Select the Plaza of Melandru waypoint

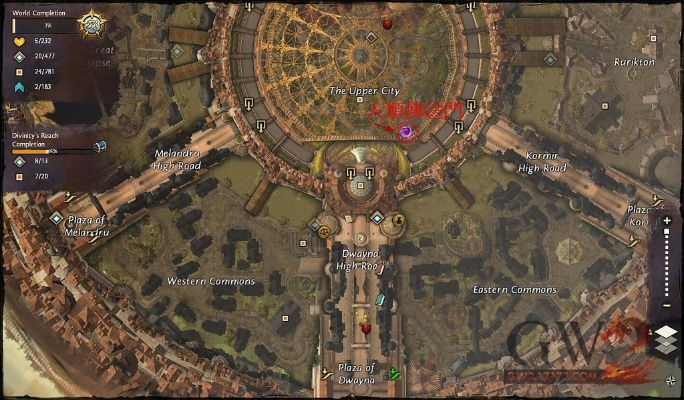tap(57, 217)
